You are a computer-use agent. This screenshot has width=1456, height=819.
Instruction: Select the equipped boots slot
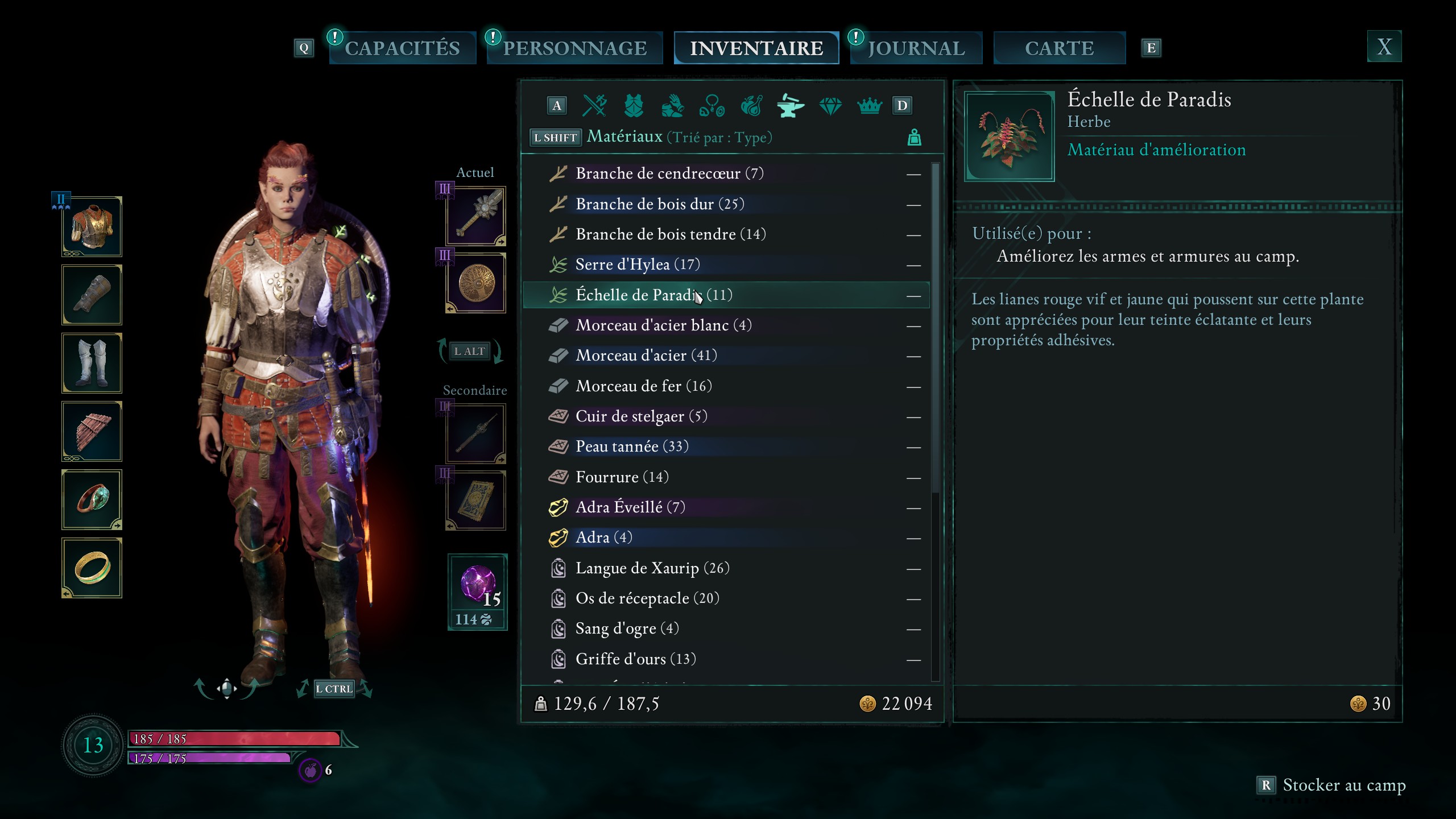92,363
